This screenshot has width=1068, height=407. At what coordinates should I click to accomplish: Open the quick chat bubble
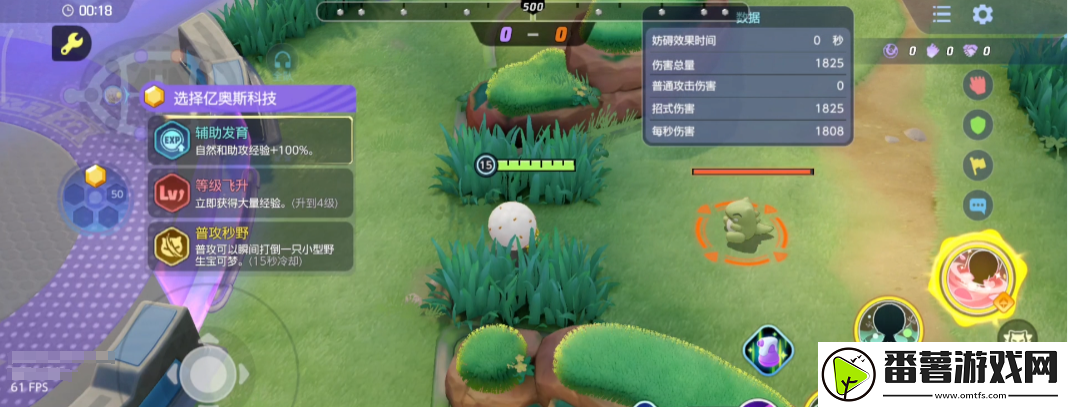point(977,206)
